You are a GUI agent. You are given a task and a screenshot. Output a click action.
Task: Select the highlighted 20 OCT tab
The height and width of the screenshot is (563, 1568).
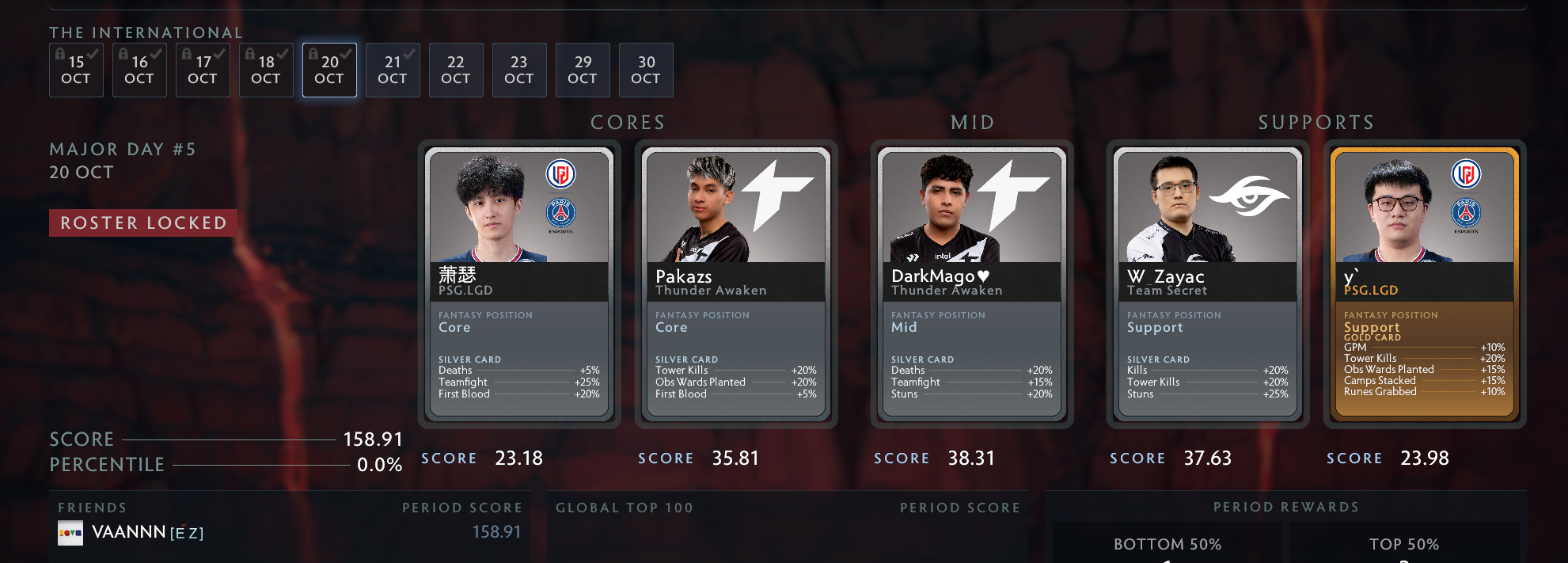(x=329, y=70)
